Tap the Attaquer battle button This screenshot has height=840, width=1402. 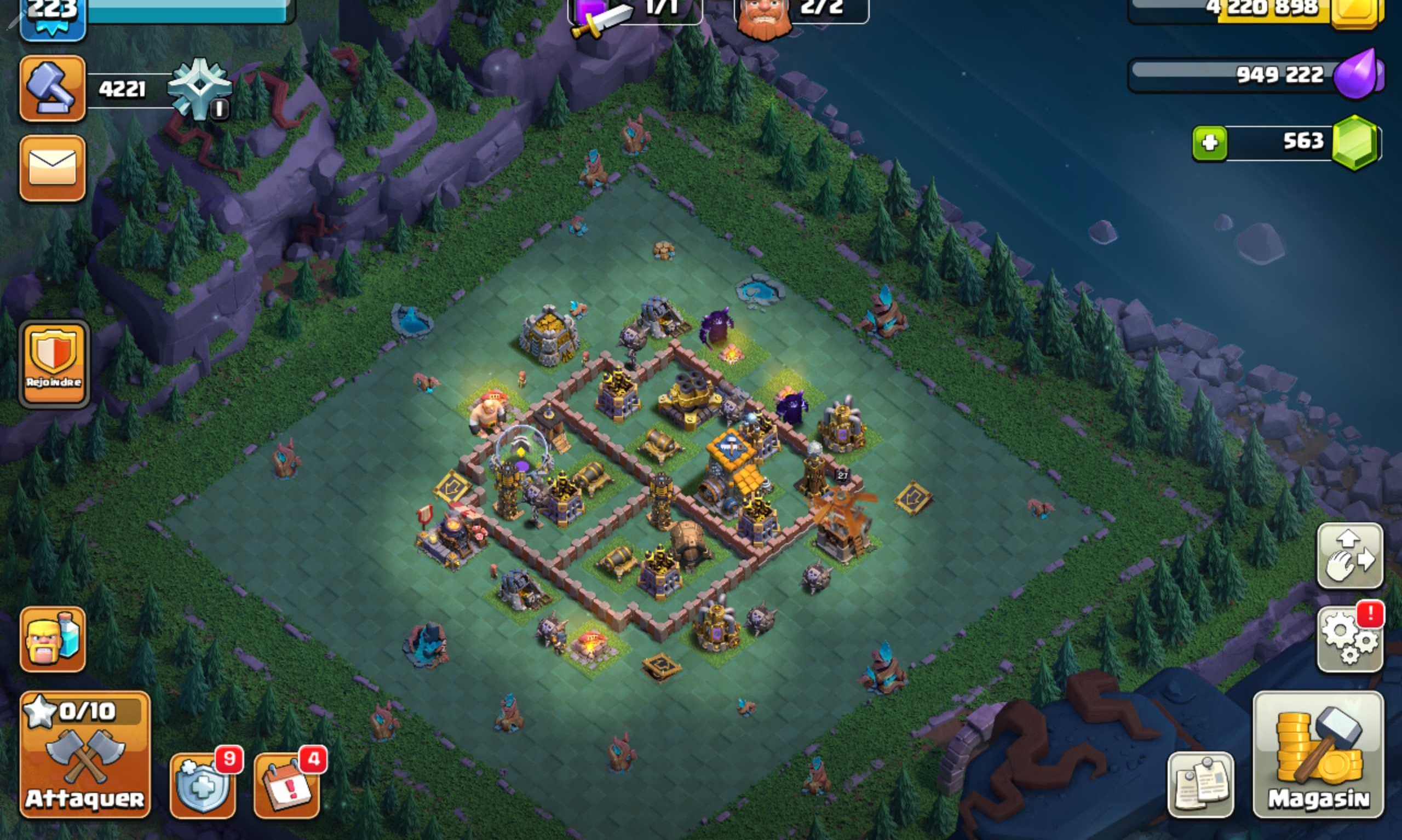pos(85,755)
